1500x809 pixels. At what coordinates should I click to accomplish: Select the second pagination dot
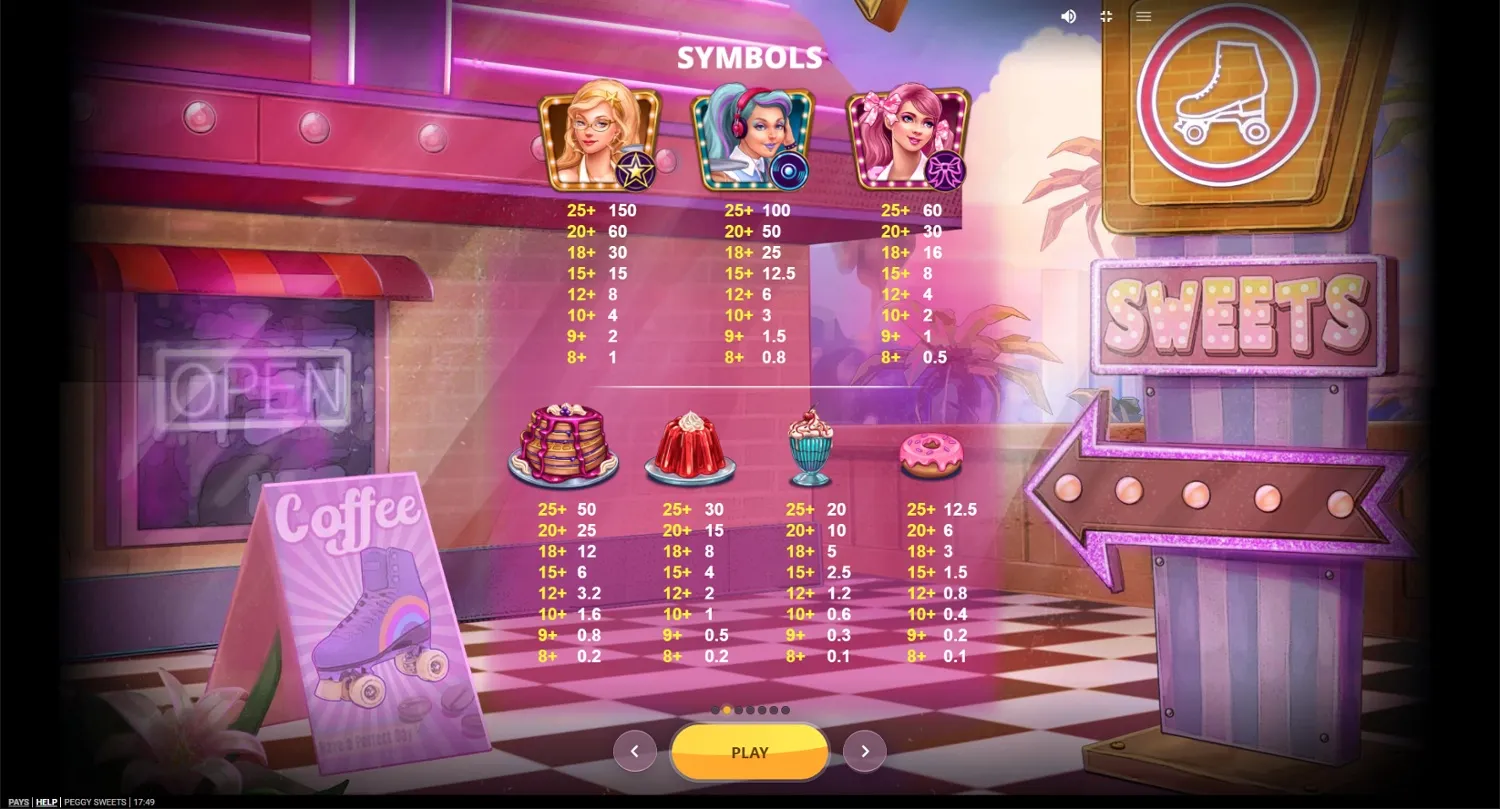tap(727, 710)
